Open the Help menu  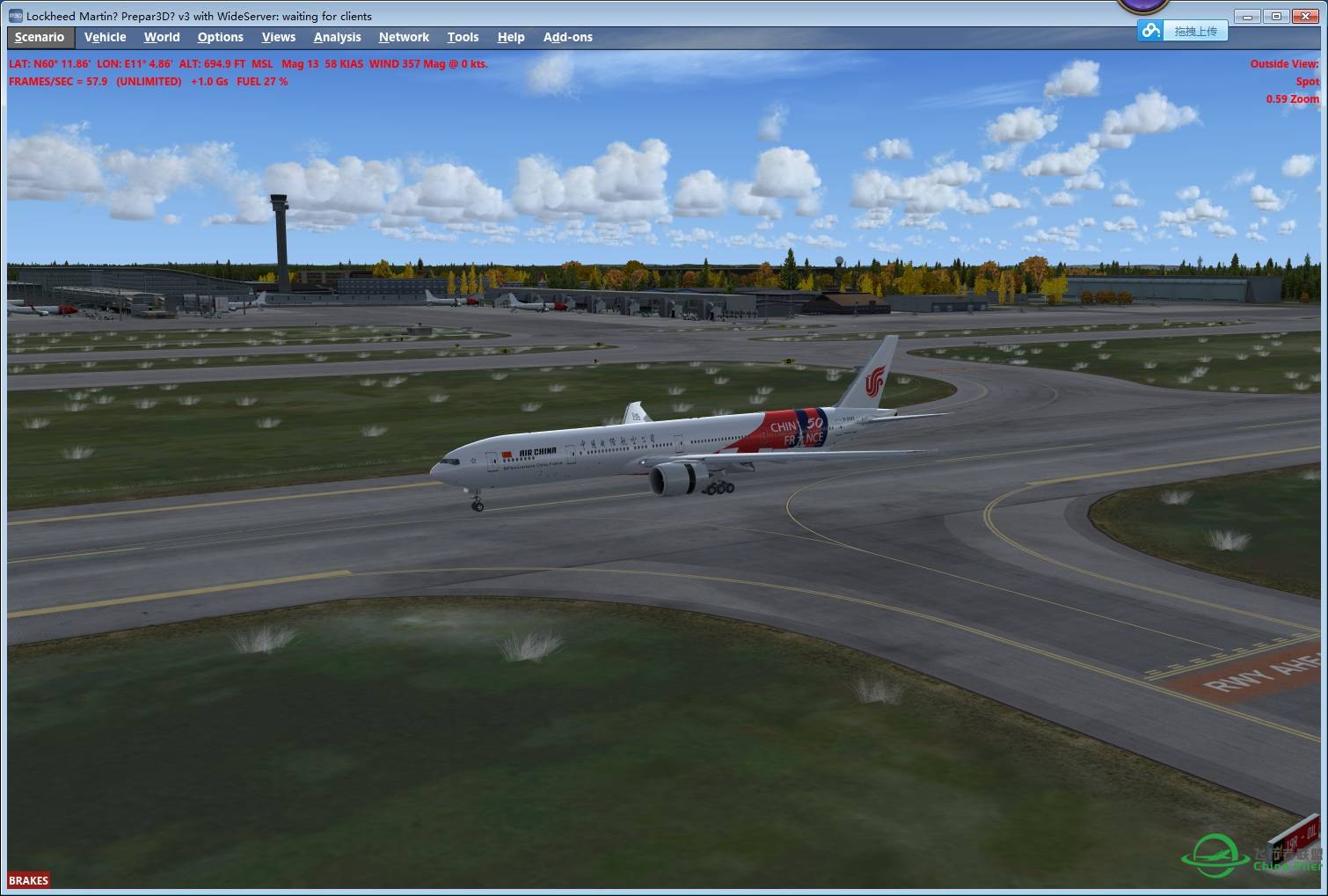(x=510, y=37)
